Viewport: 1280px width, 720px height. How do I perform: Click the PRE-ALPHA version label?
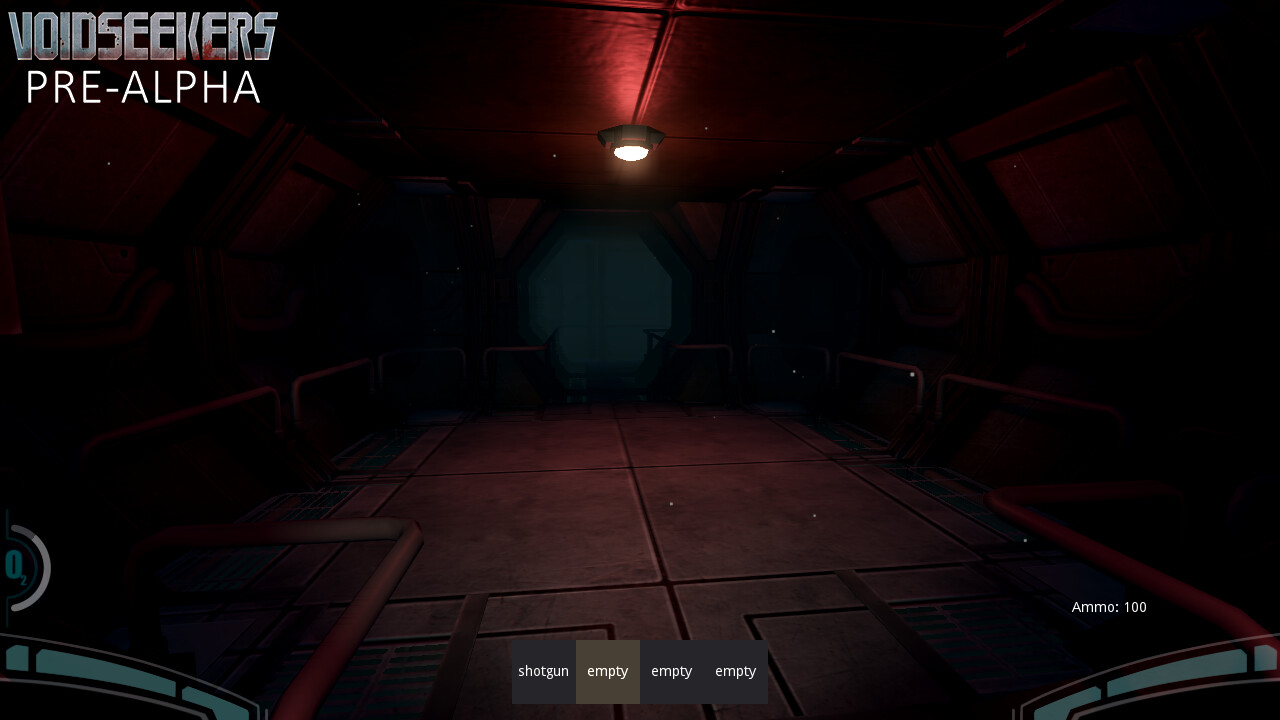[x=142, y=89]
